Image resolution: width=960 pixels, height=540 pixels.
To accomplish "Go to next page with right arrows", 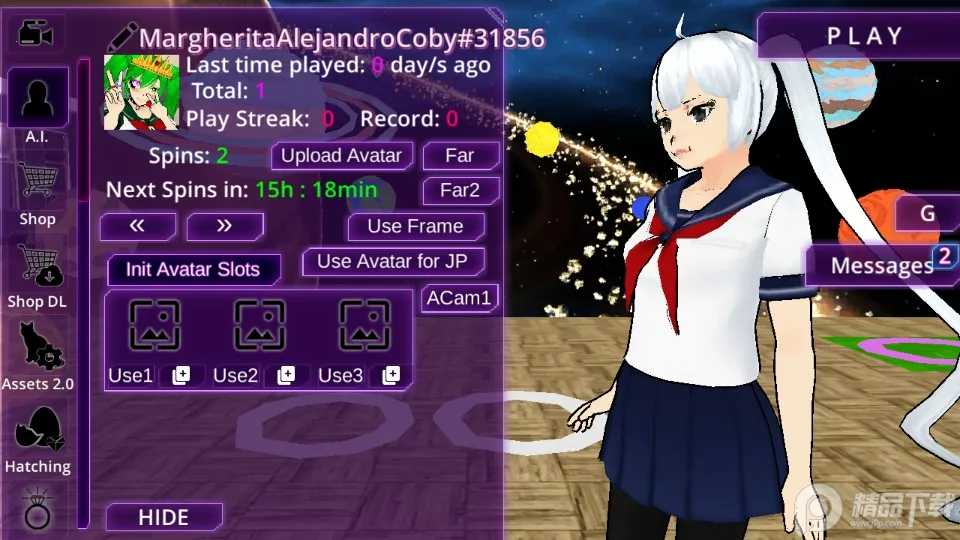I will pos(224,226).
